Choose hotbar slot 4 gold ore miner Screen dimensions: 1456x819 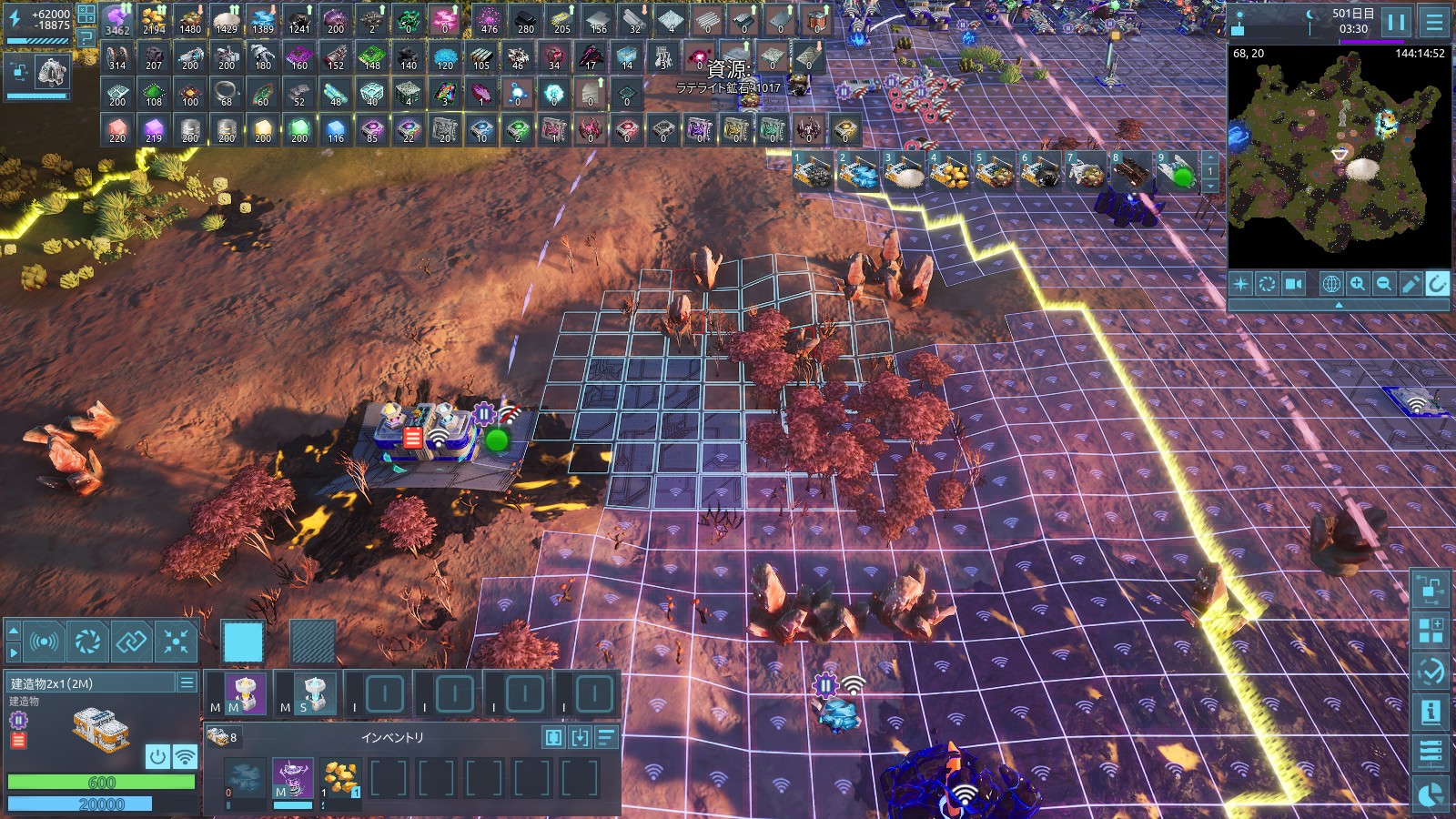click(949, 171)
